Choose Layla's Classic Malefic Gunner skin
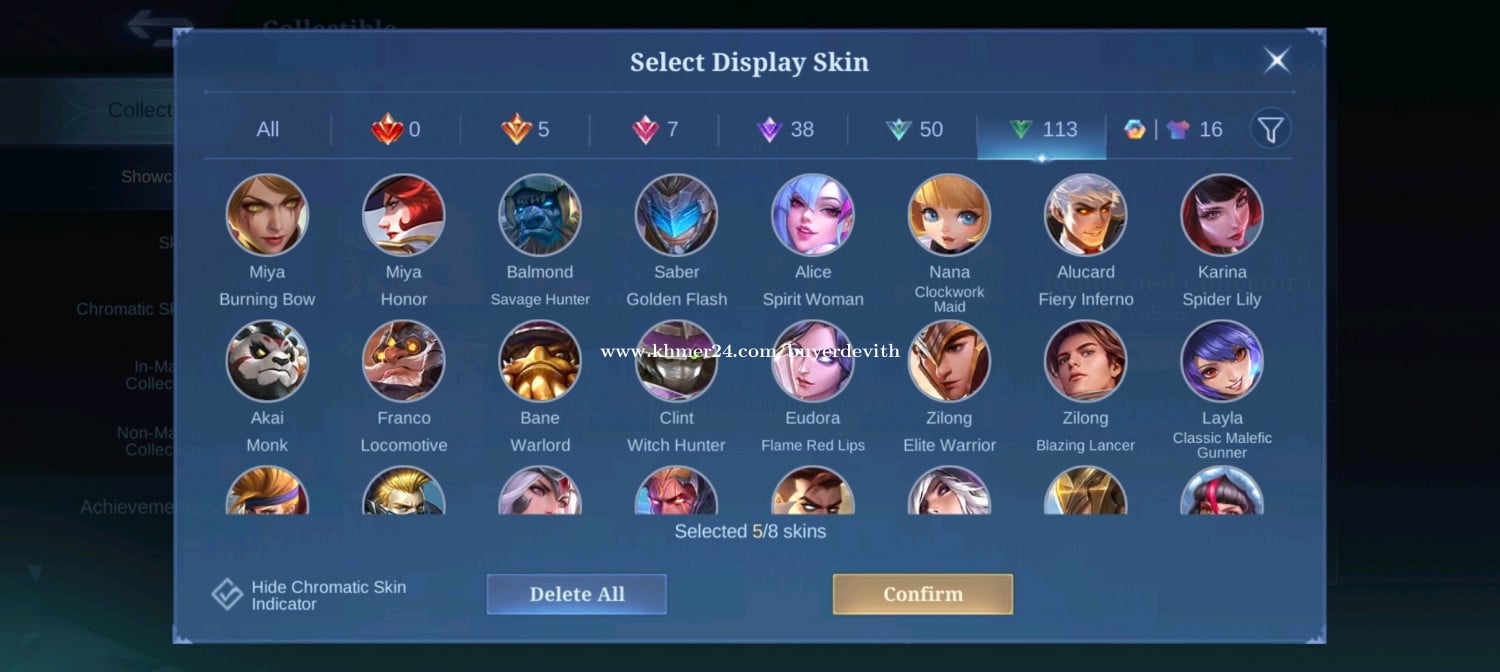Viewport: 1500px width, 672px height. 1222,361
